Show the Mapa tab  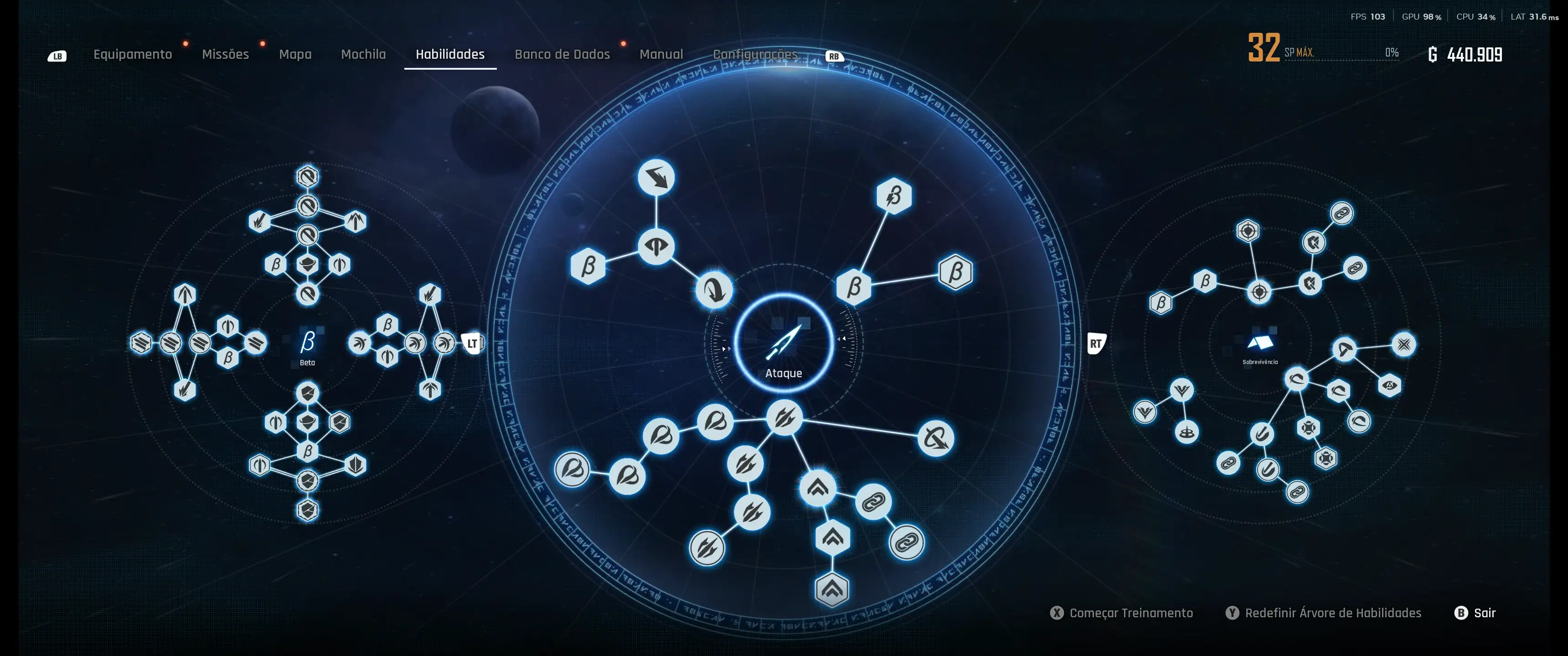(294, 54)
